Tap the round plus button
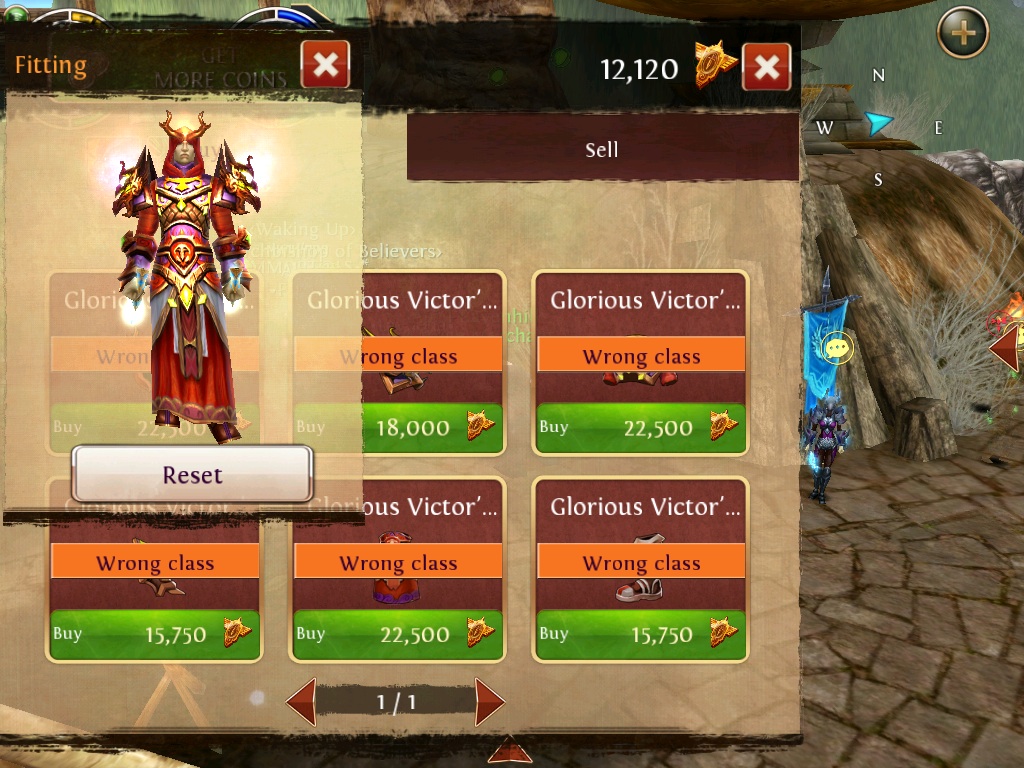 pos(962,34)
